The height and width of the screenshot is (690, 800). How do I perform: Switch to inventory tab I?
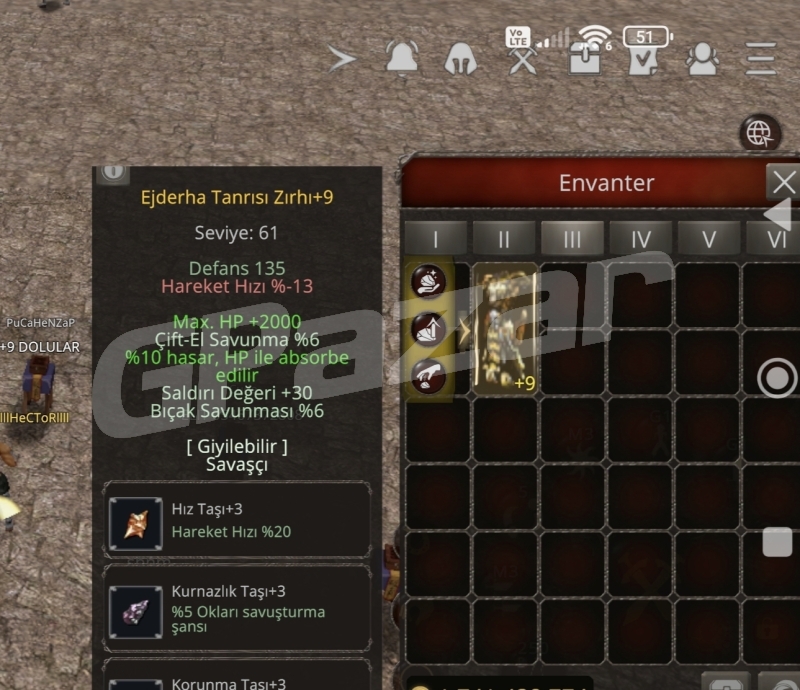pyautogui.click(x=435, y=240)
